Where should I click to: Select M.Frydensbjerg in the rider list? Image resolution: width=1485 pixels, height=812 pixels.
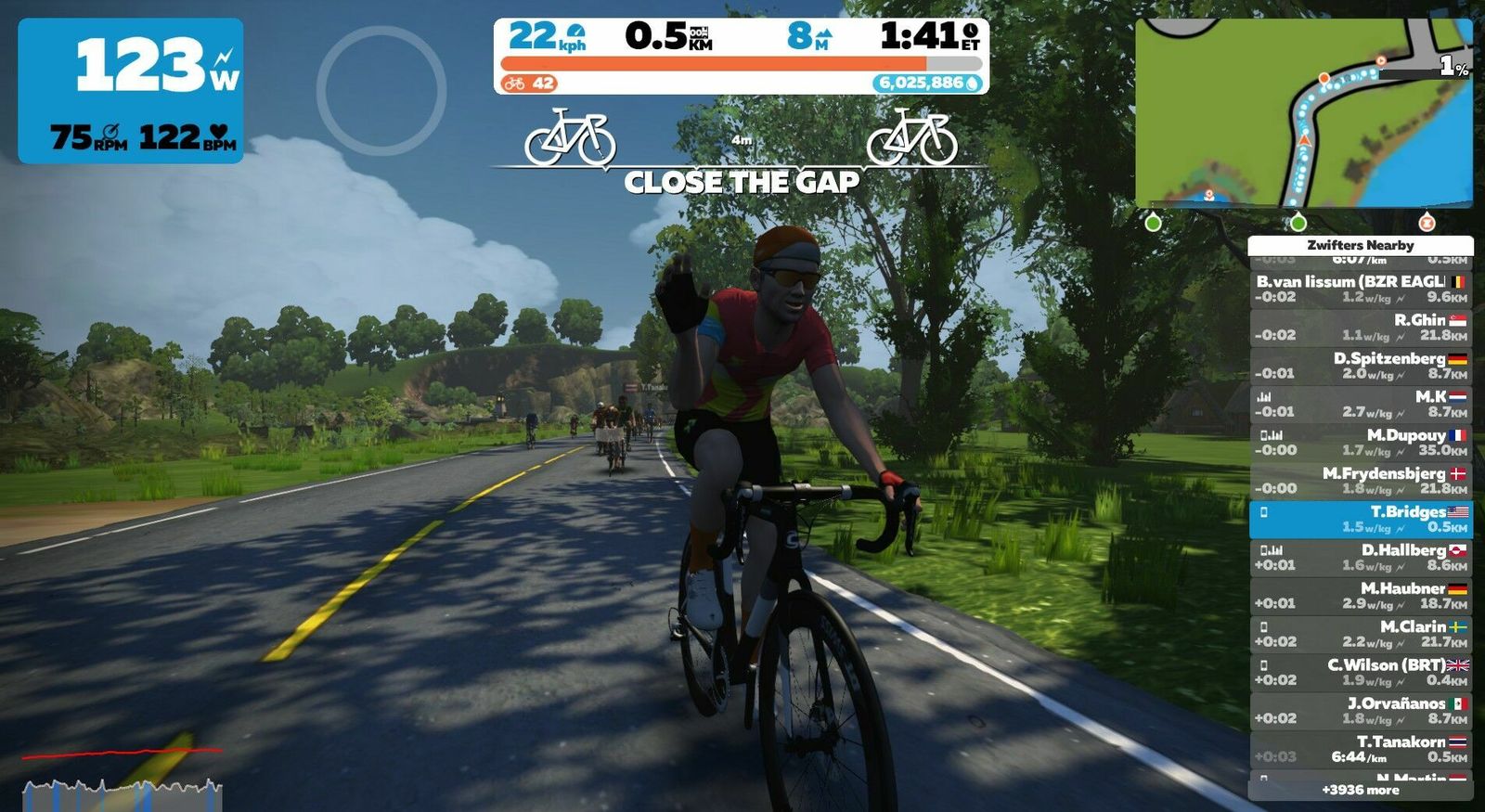[1360, 480]
